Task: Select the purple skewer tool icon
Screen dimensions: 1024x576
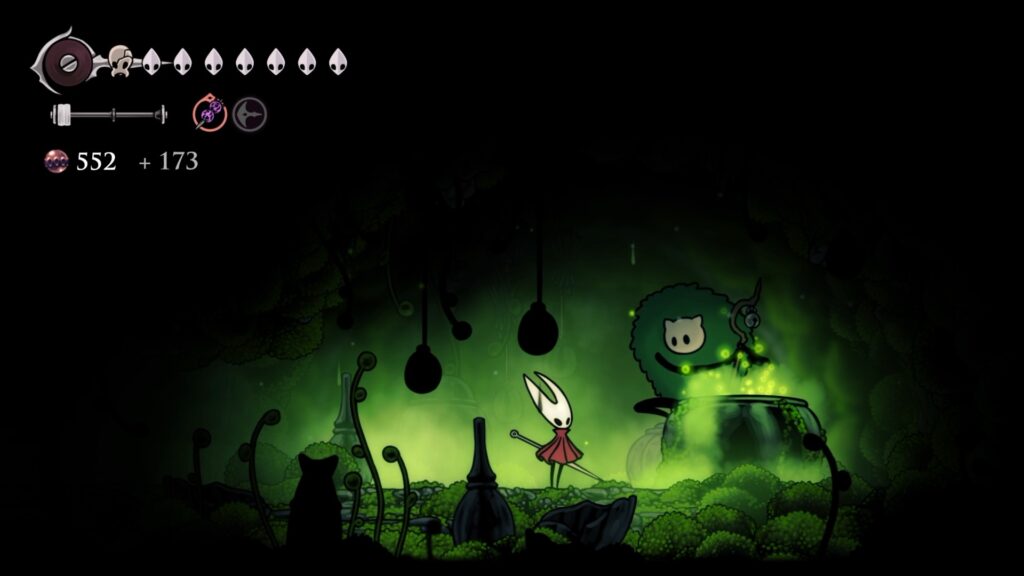Action: click(210, 115)
